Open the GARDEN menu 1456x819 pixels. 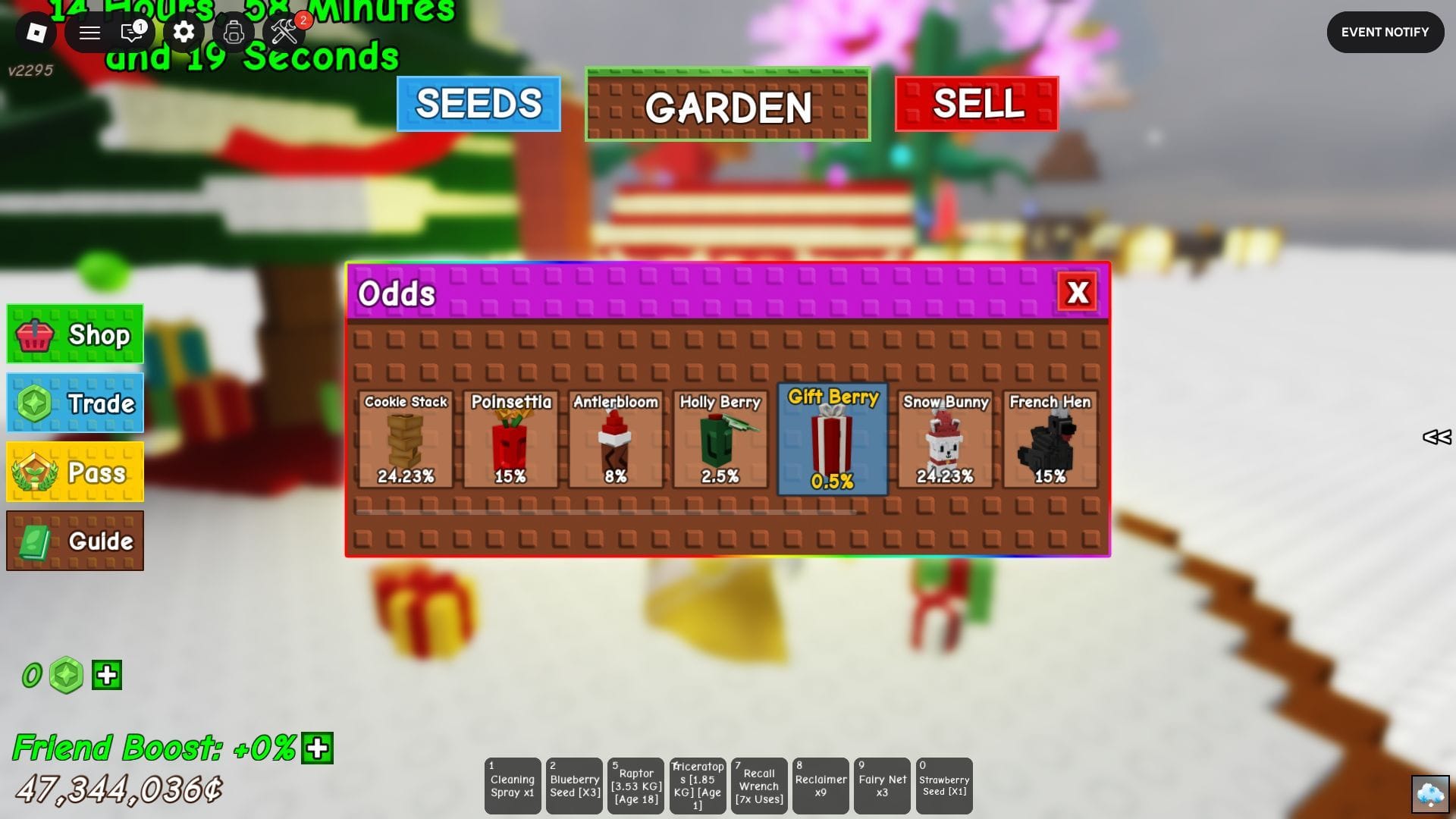tap(727, 107)
